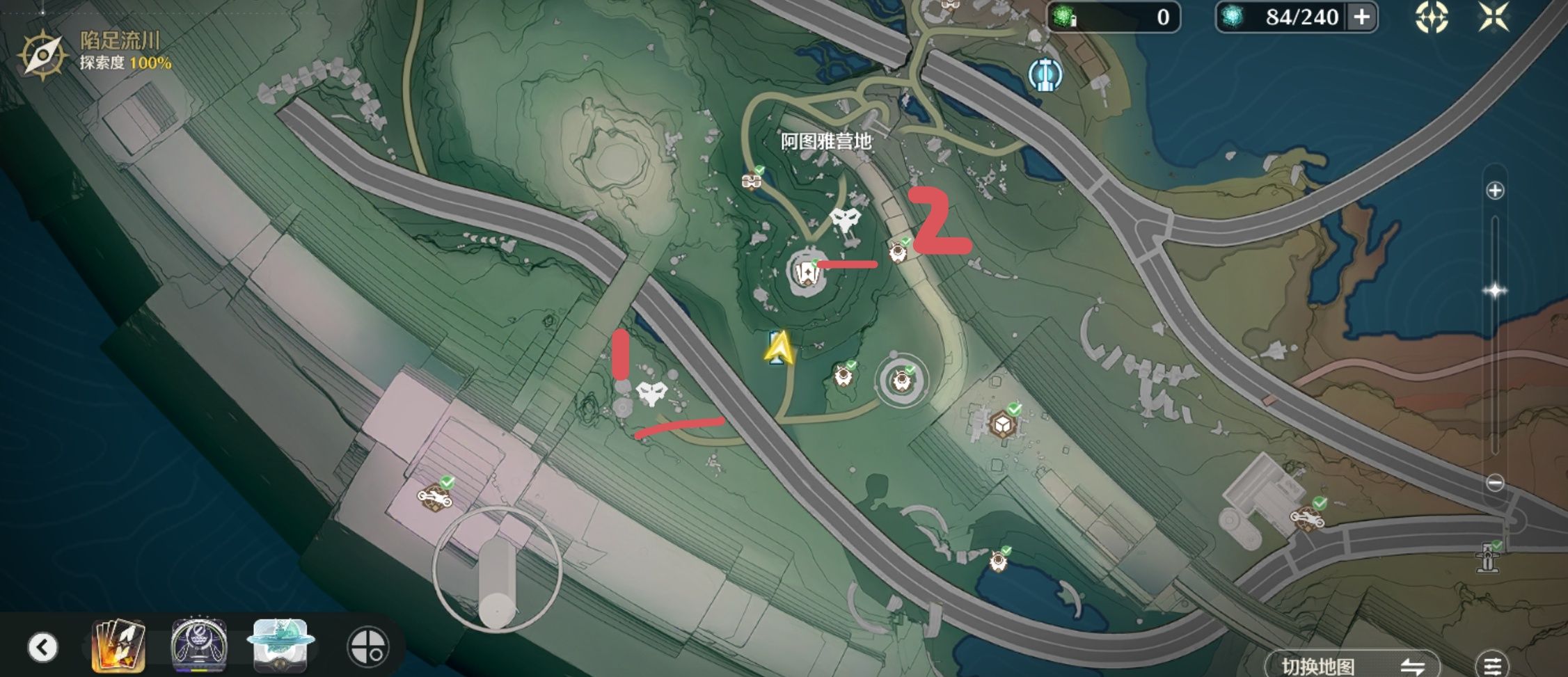Zoom out the map with the minus button

point(1495,482)
